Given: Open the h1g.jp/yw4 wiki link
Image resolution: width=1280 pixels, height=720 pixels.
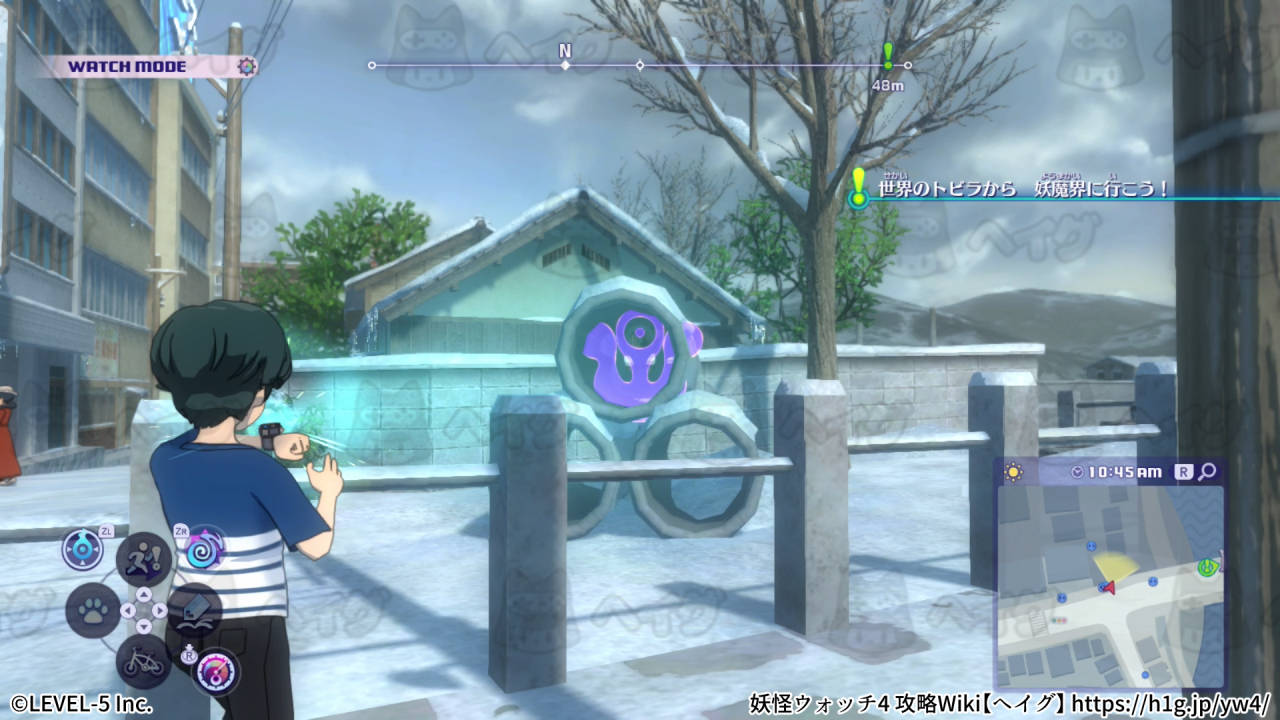Looking at the screenshot, I should point(1170,703).
